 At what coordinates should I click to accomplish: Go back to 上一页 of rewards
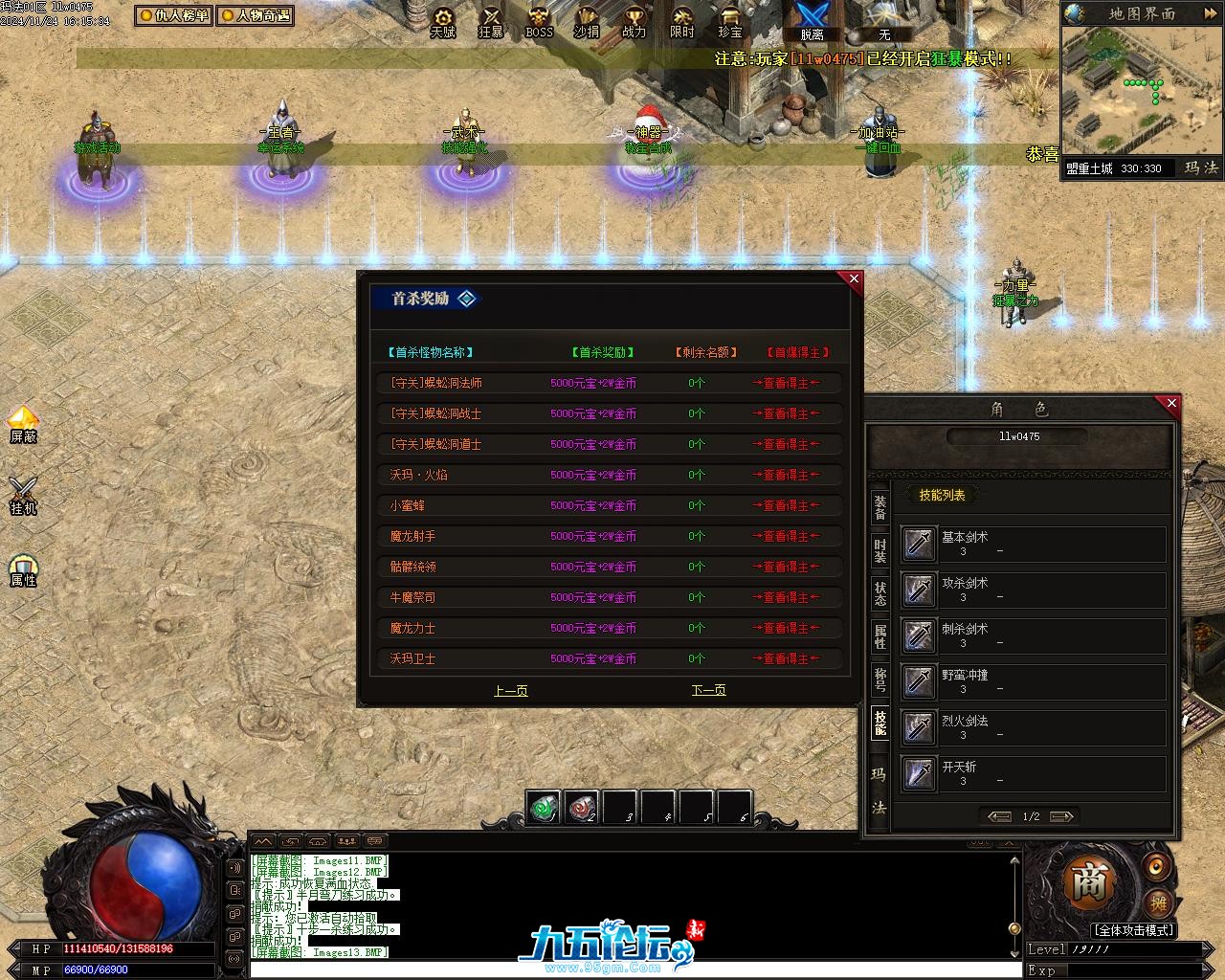point(510,690)
